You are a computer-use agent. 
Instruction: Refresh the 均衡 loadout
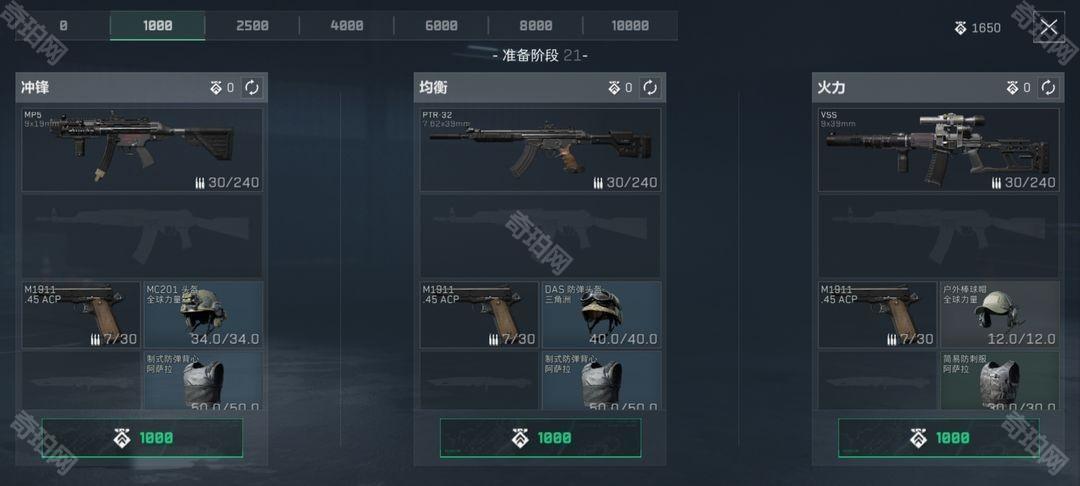[650, 88]
